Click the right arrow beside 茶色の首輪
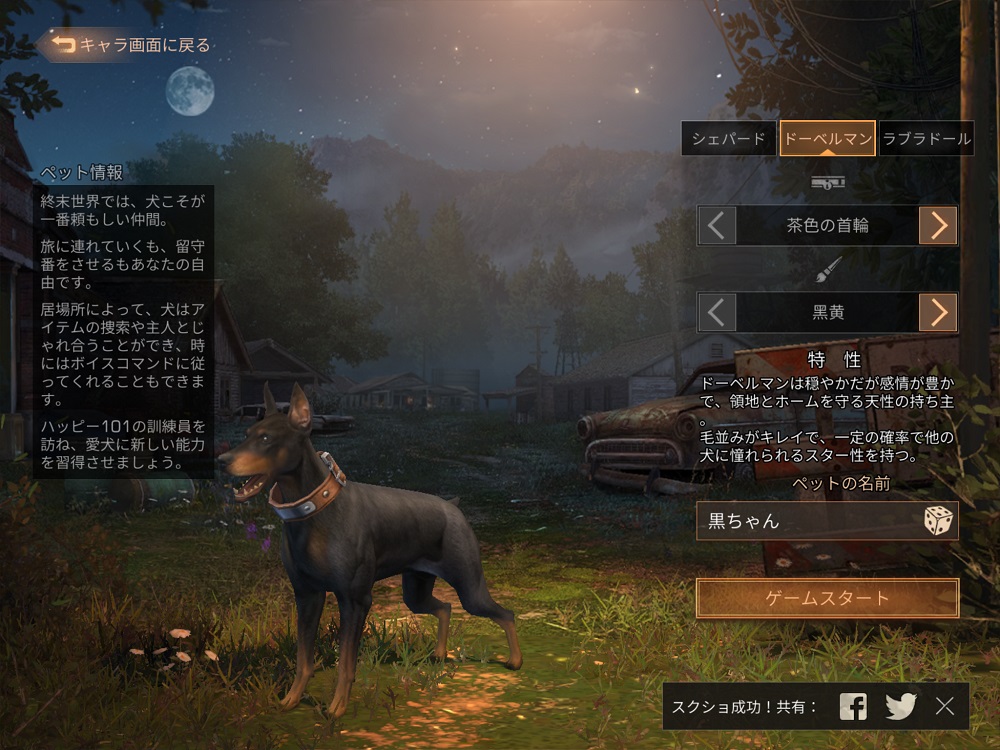Viewport: 1000px width, 750px height. coord(938,225)
